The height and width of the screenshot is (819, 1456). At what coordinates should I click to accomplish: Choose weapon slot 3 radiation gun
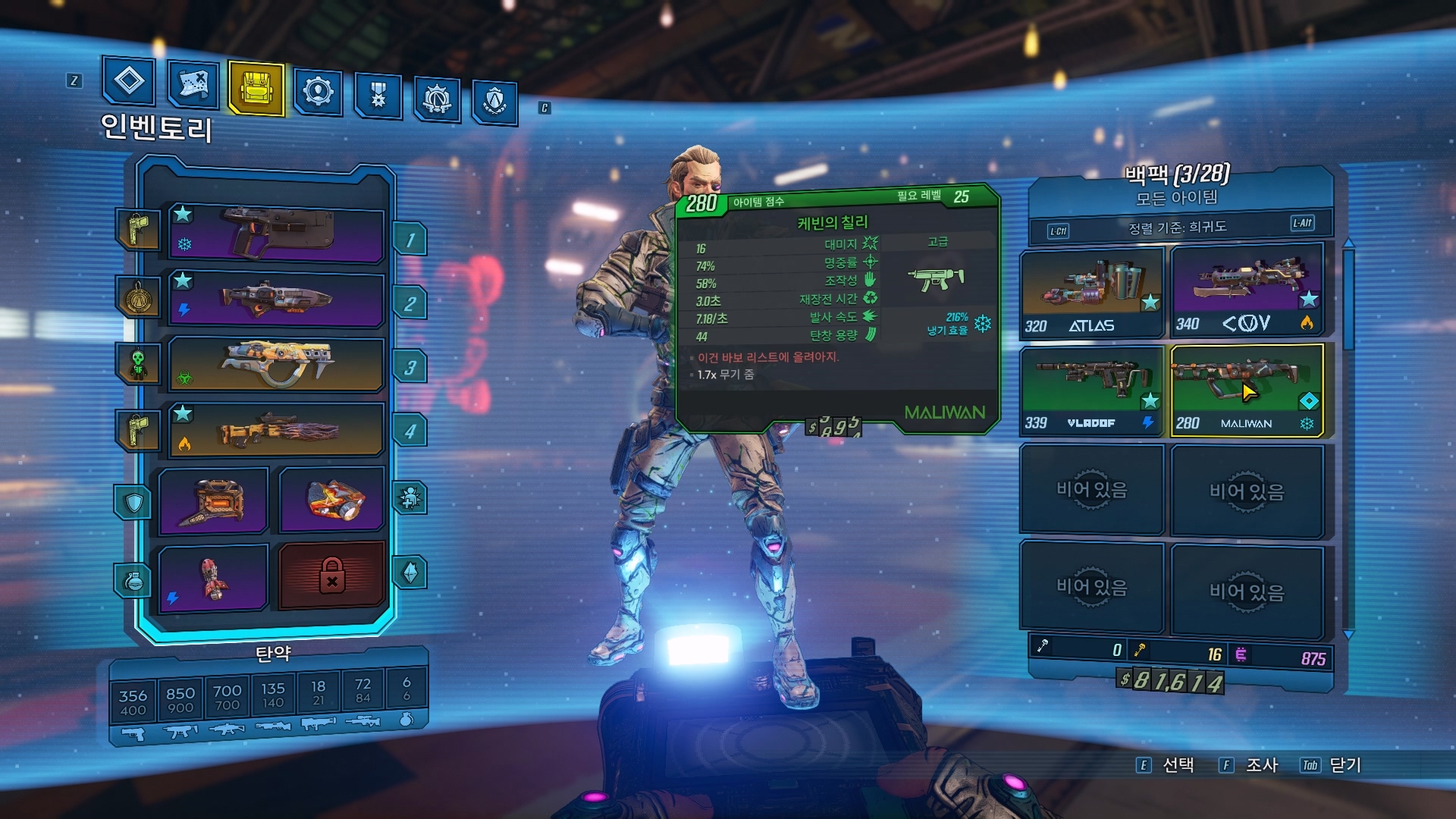(276, 364)
